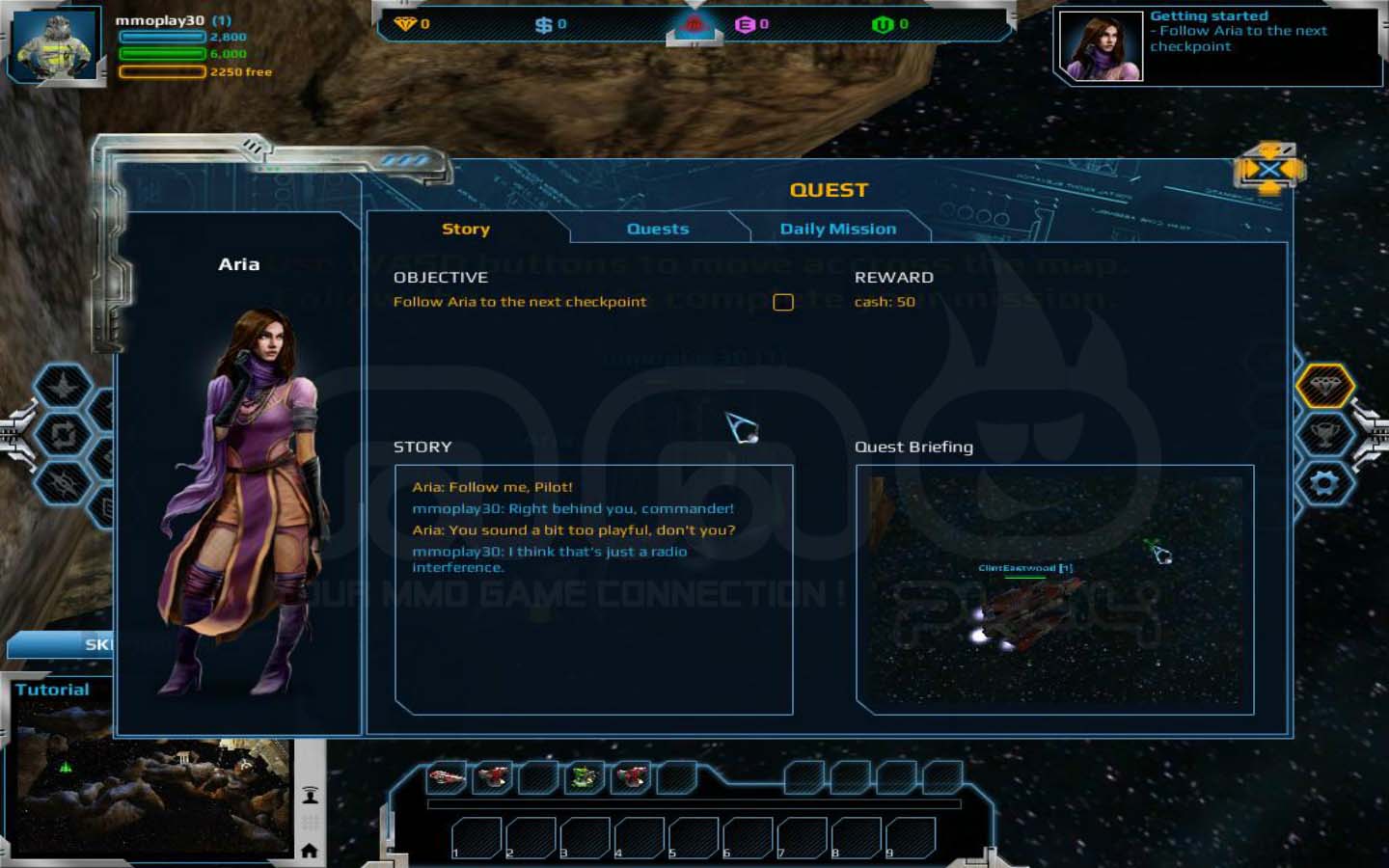Click the yellow diamond currency icon
1389x868 pixels.
404,24
